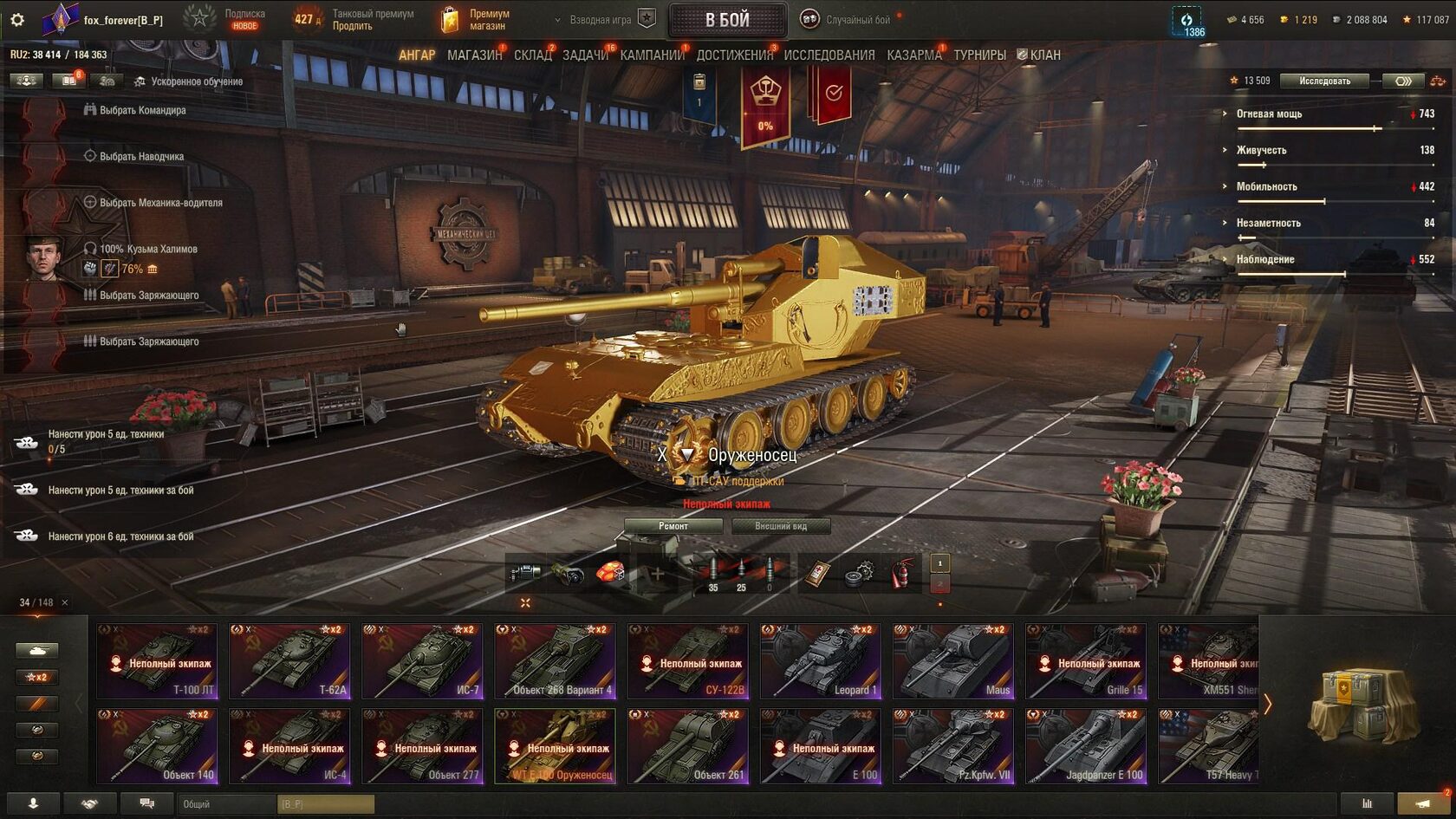The width and height of the screenshot is (1456, 819).
Task: Start battle with the В БОЙ button
Action: (x=726, y=20)
